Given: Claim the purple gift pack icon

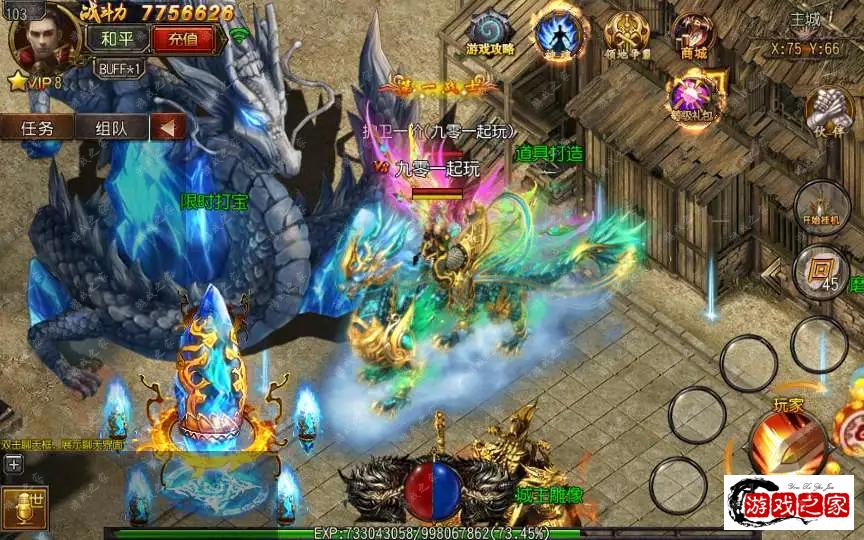Looking at the screenshot, I should tap(691, 96).
